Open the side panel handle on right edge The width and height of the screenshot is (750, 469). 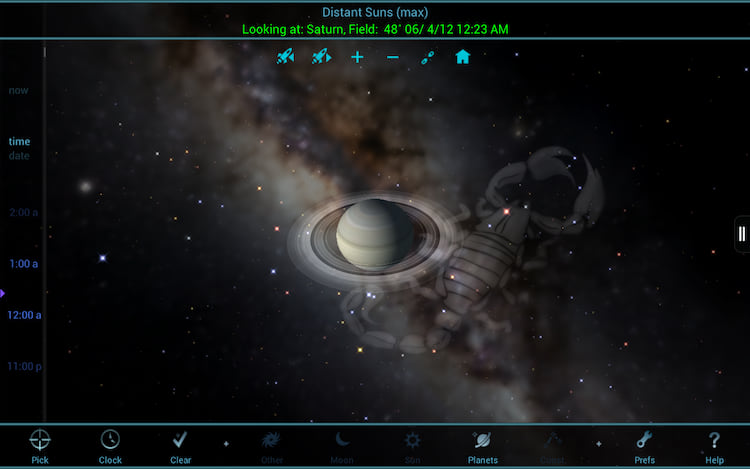pyautogui.click(x=741, y=234)
